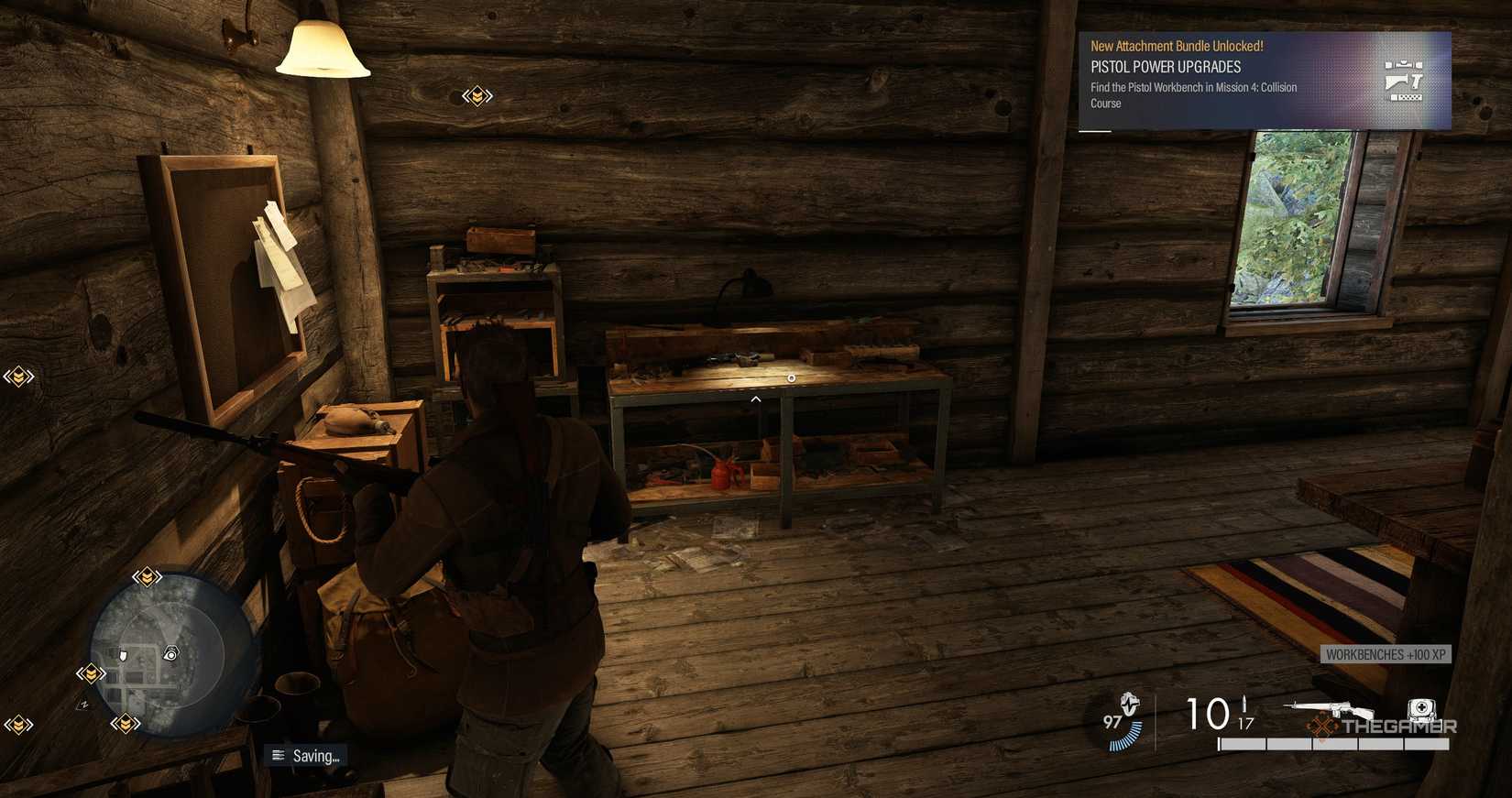Click the Saving... text button
Viewport: 1512px width, 798px height.
[x=316, y=756]
